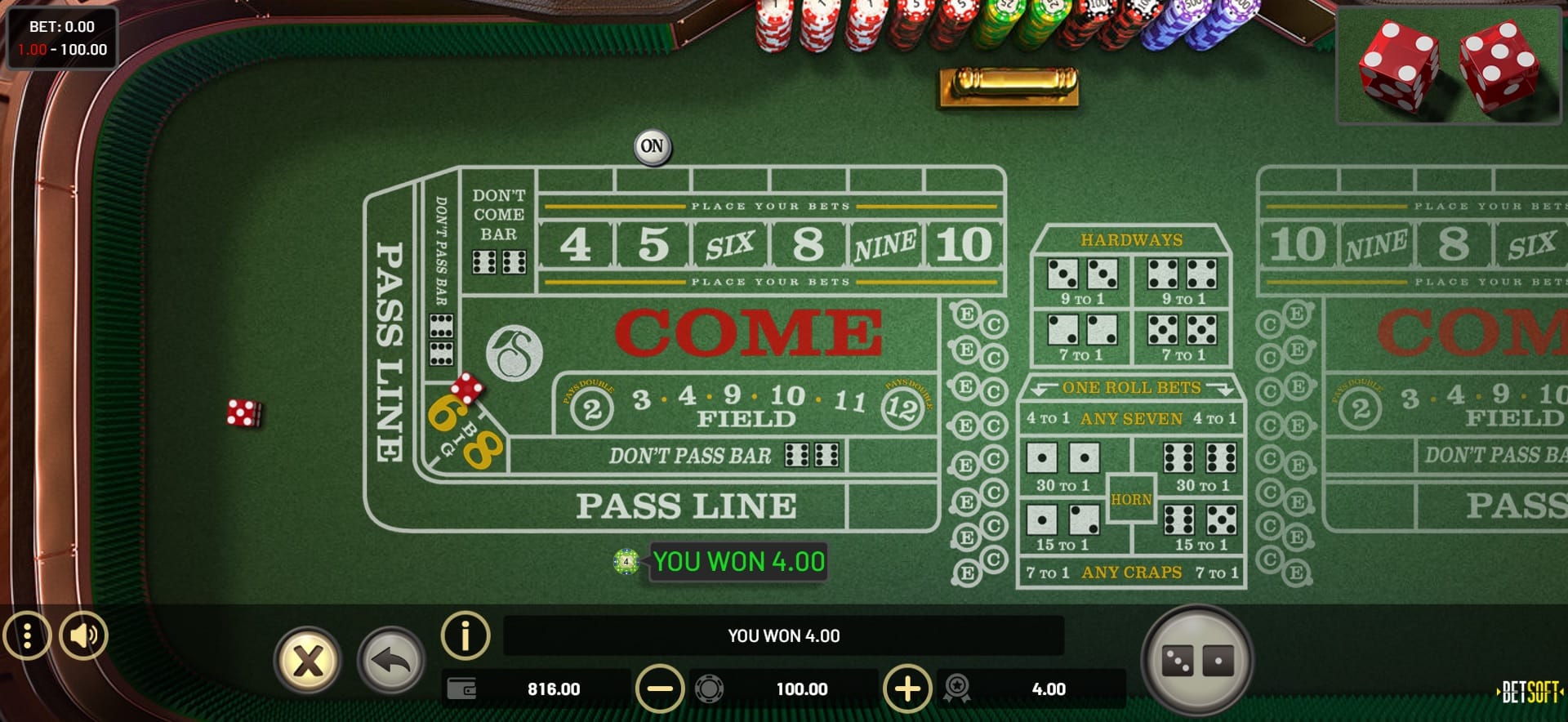Bet on the bottom Pass Line
The image size is (1568, 722).
click(686, 506)
